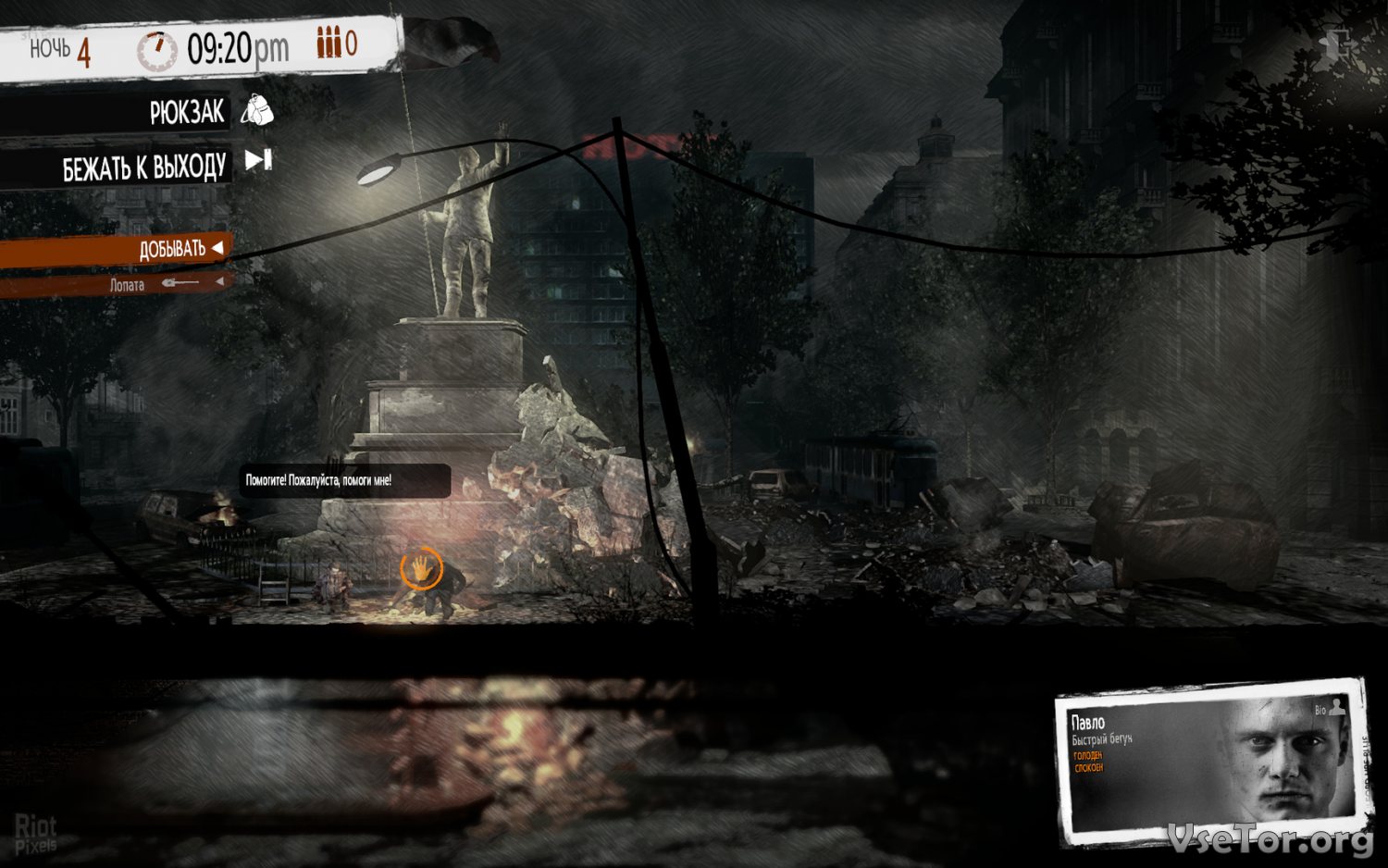Viewport: 1388px width, 868px height.
Task: Open the РЮКЗАК backpack
Action: 188,113
